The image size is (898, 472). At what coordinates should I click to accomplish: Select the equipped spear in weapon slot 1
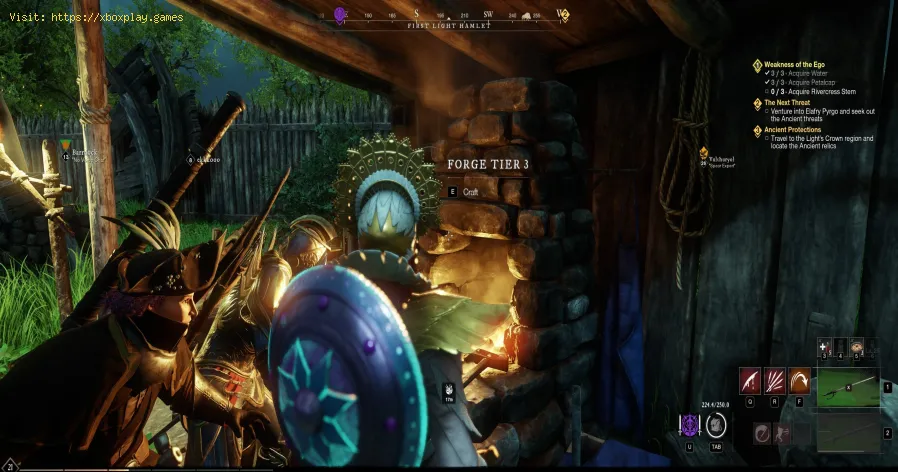coord(846,386)
